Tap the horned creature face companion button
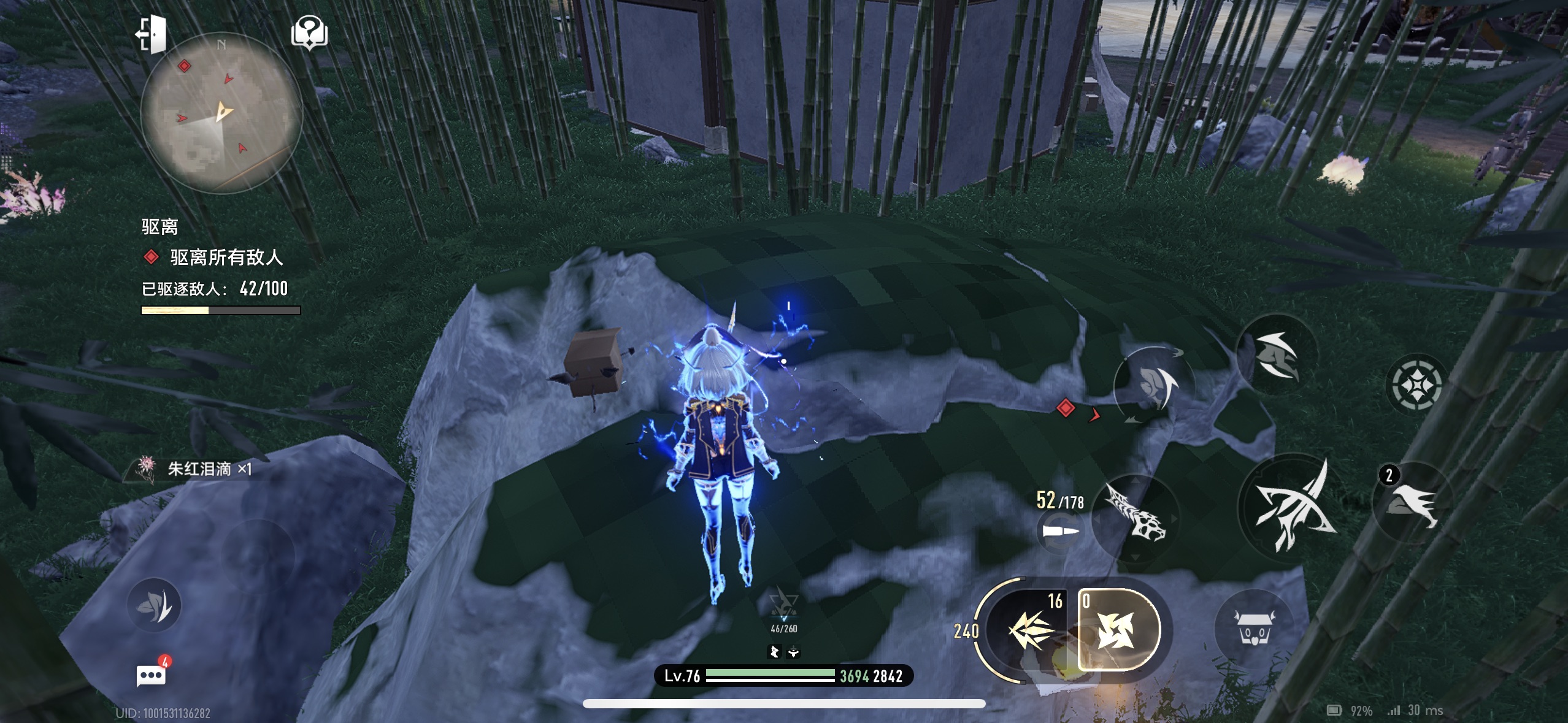 (x=1253, y=629)
